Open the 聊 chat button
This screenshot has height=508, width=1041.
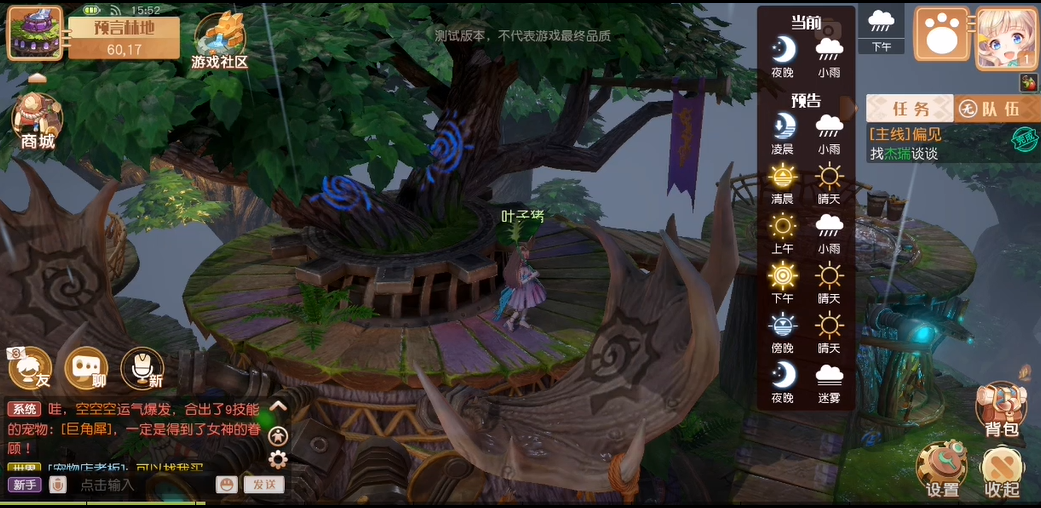(86, 368)
